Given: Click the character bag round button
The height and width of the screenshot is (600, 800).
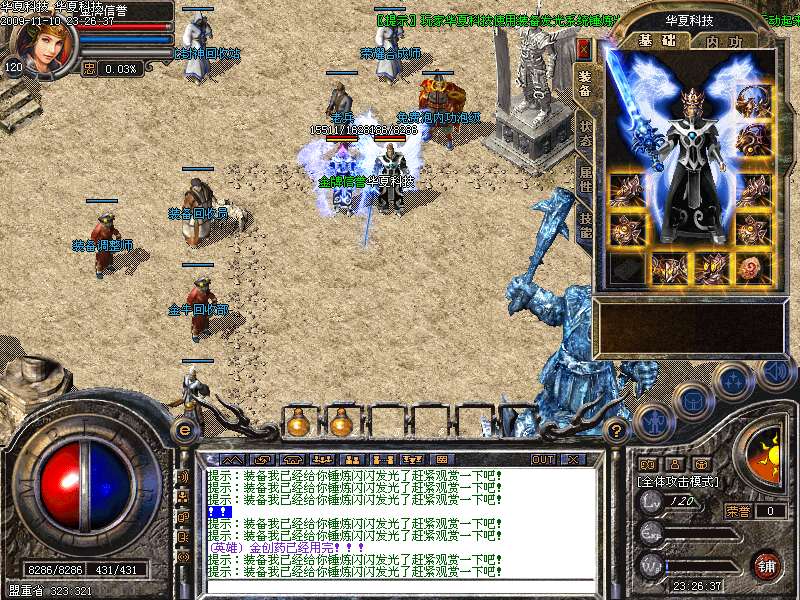Looking at the screenshot, I should pyautogui.click(x=692, y=400).
